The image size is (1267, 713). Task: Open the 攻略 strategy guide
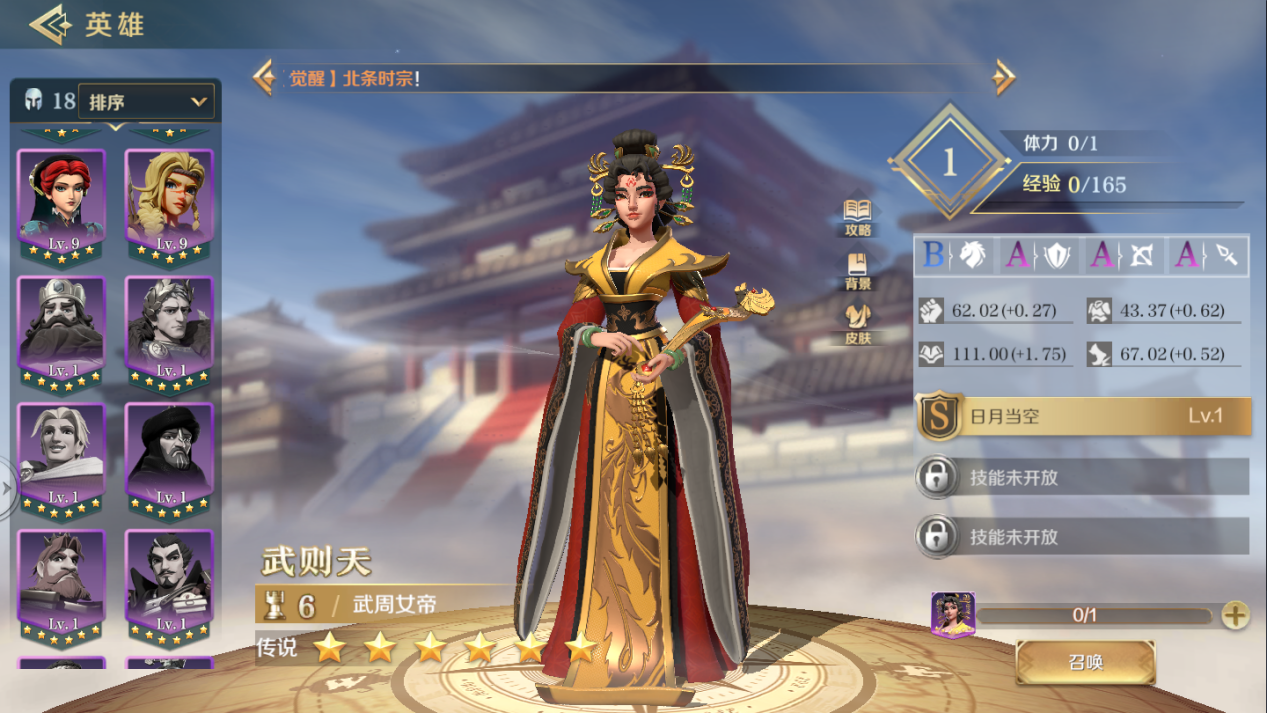click(857, 216)
